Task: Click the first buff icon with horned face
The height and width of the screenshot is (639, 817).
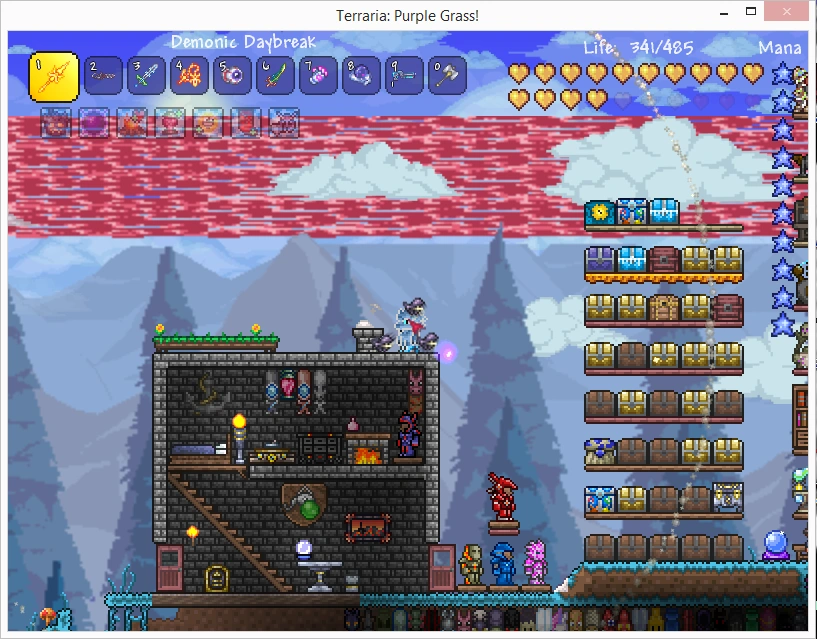Action: point(55,122)
